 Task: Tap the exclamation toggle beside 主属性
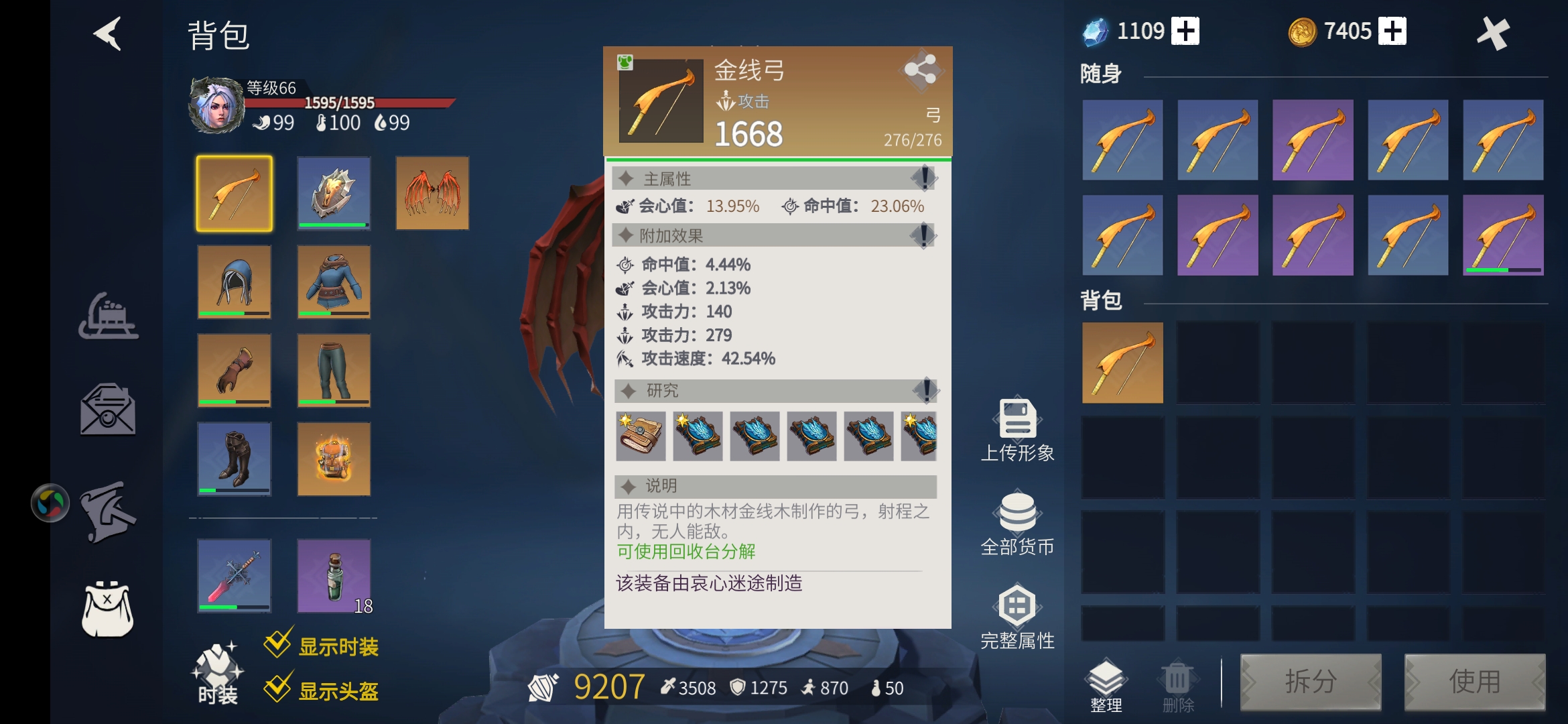925,178
